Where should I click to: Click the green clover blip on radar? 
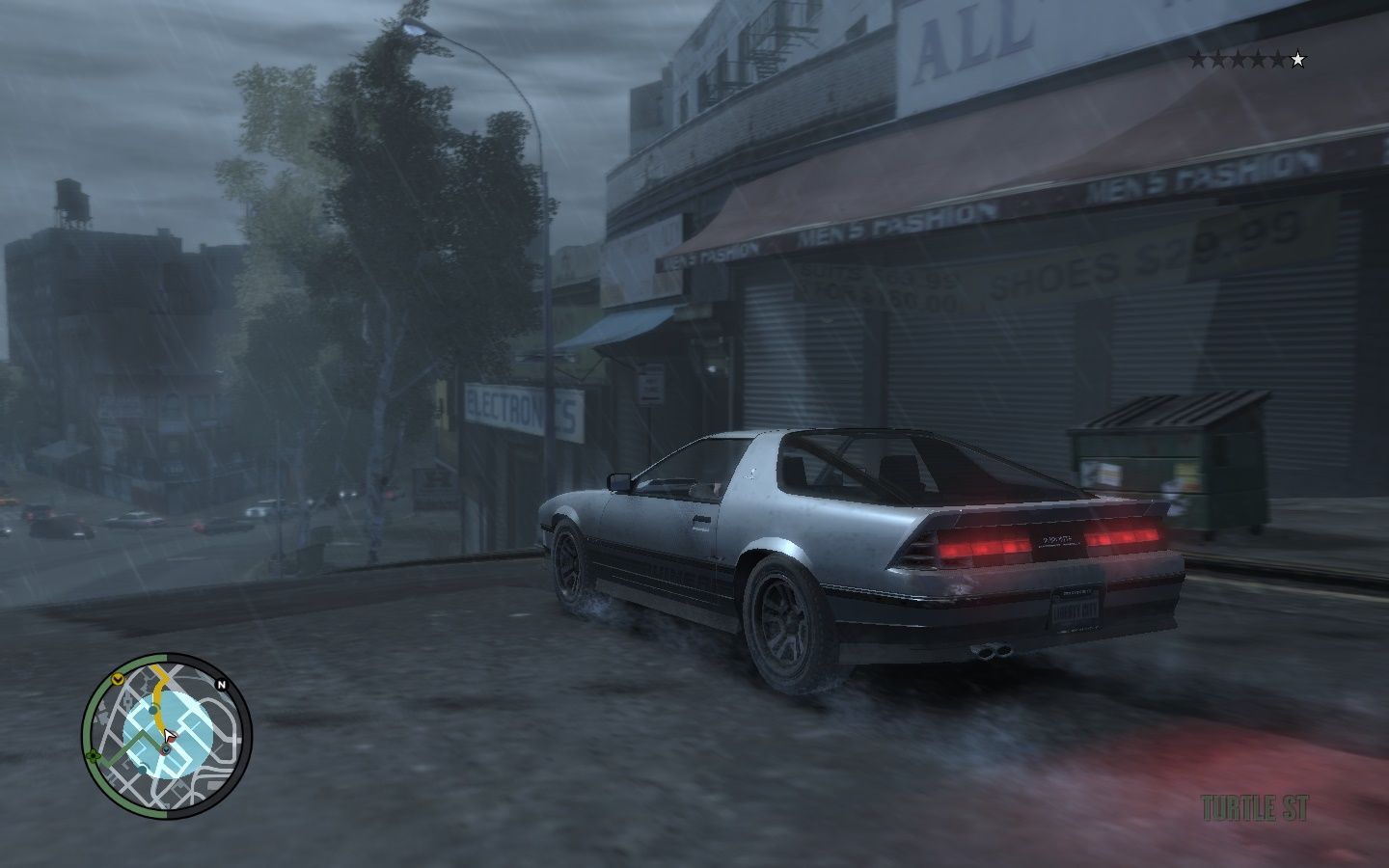[x=92, y=755]
